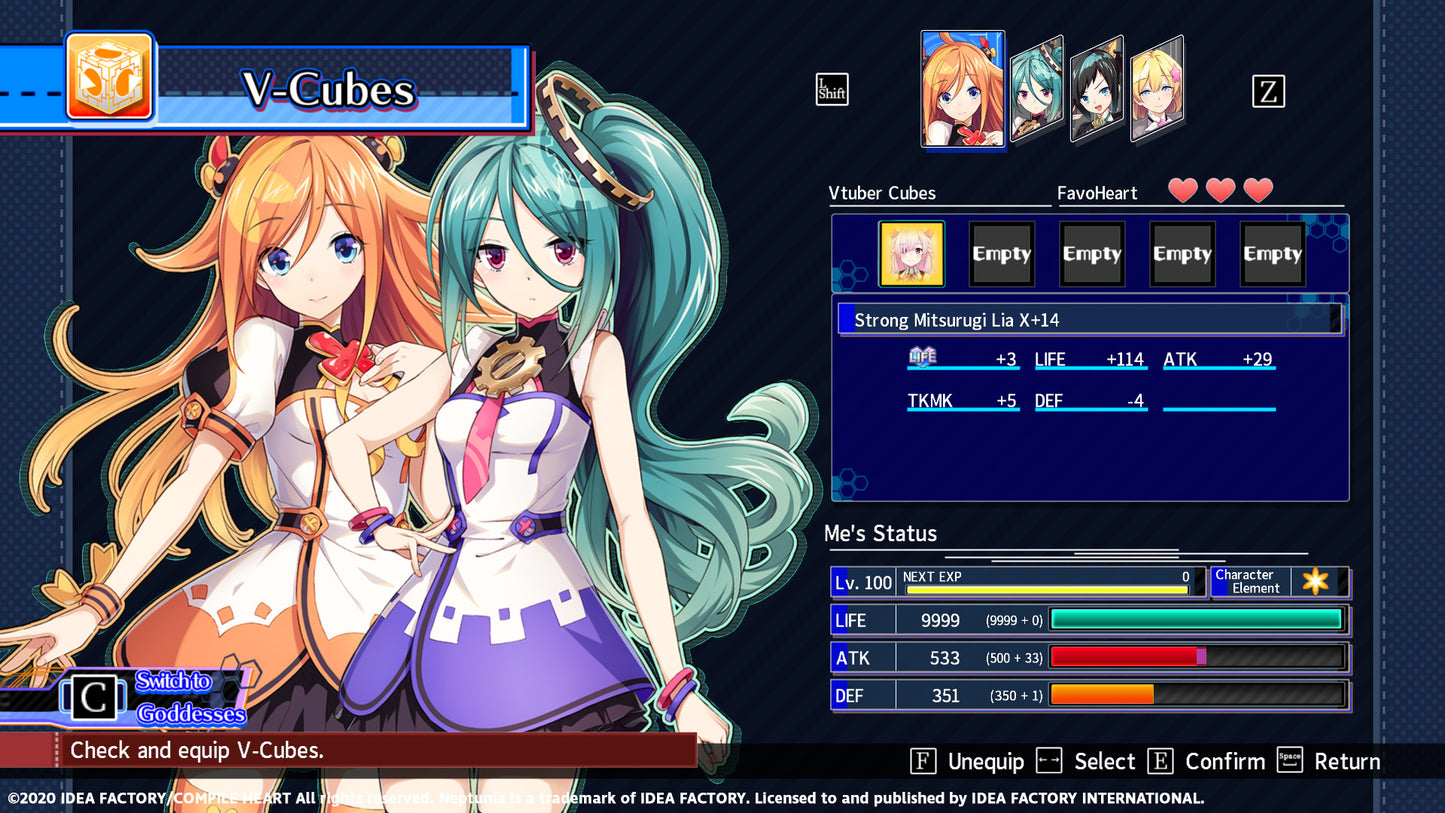Toggle the third FavoHeart heart
Viewport: 1445px width, 813px height.
[x=1257, y=190]
